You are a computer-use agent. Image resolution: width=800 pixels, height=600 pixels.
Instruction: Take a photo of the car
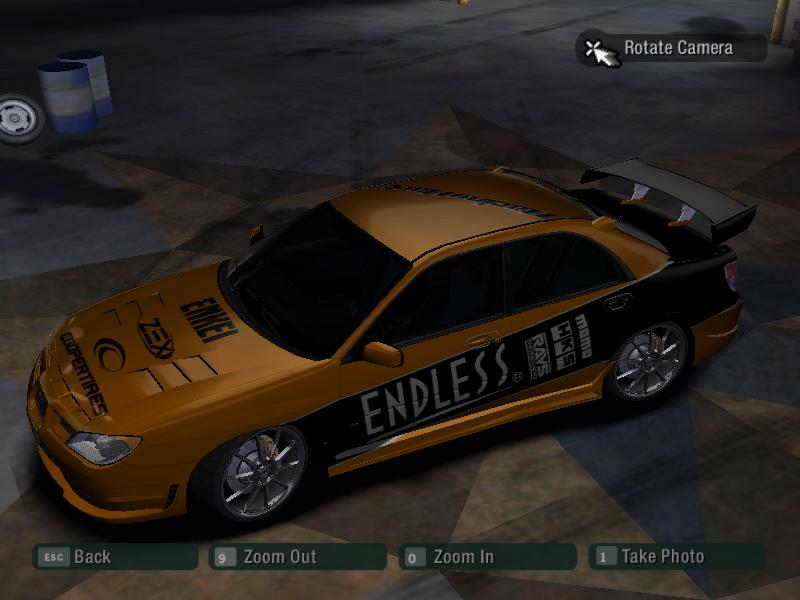tap(677, 557)
